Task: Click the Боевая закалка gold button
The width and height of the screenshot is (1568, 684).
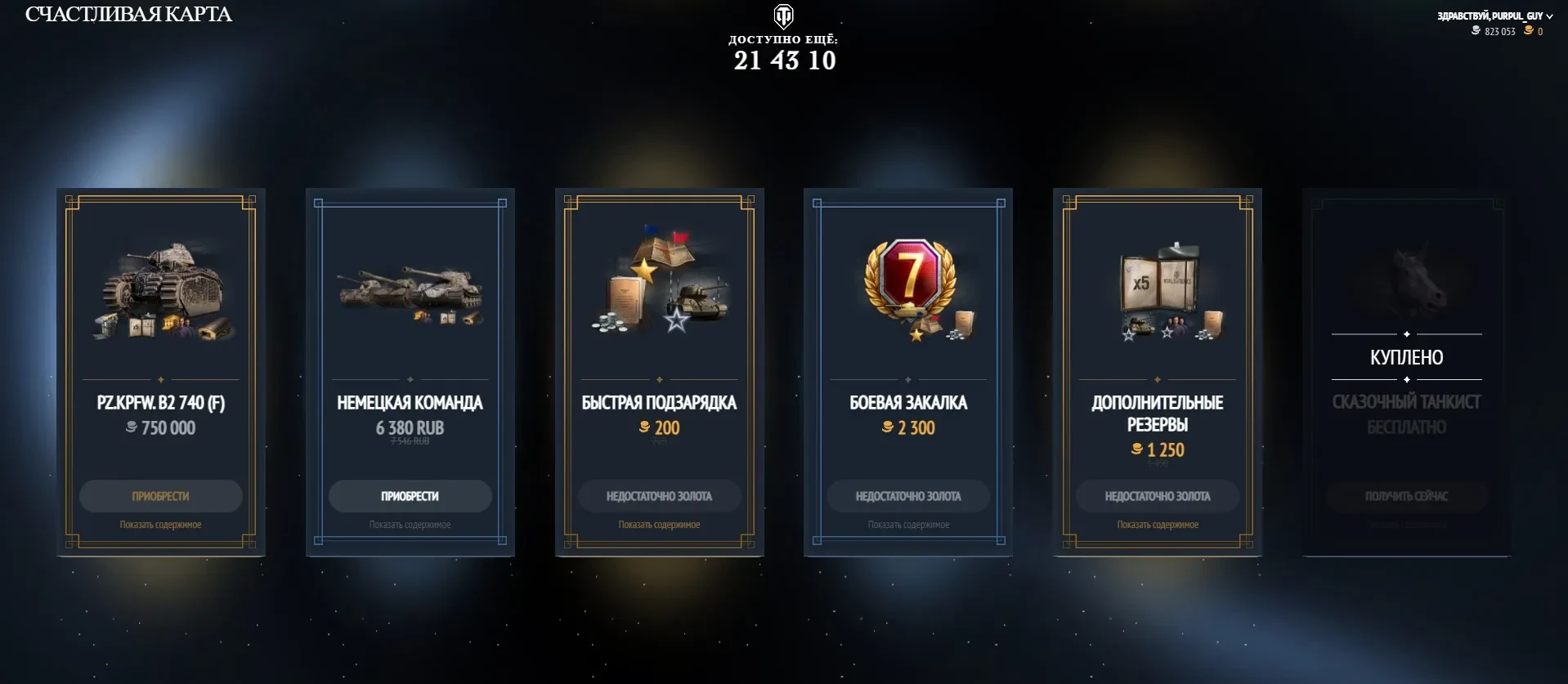Action: coord(908,496)
